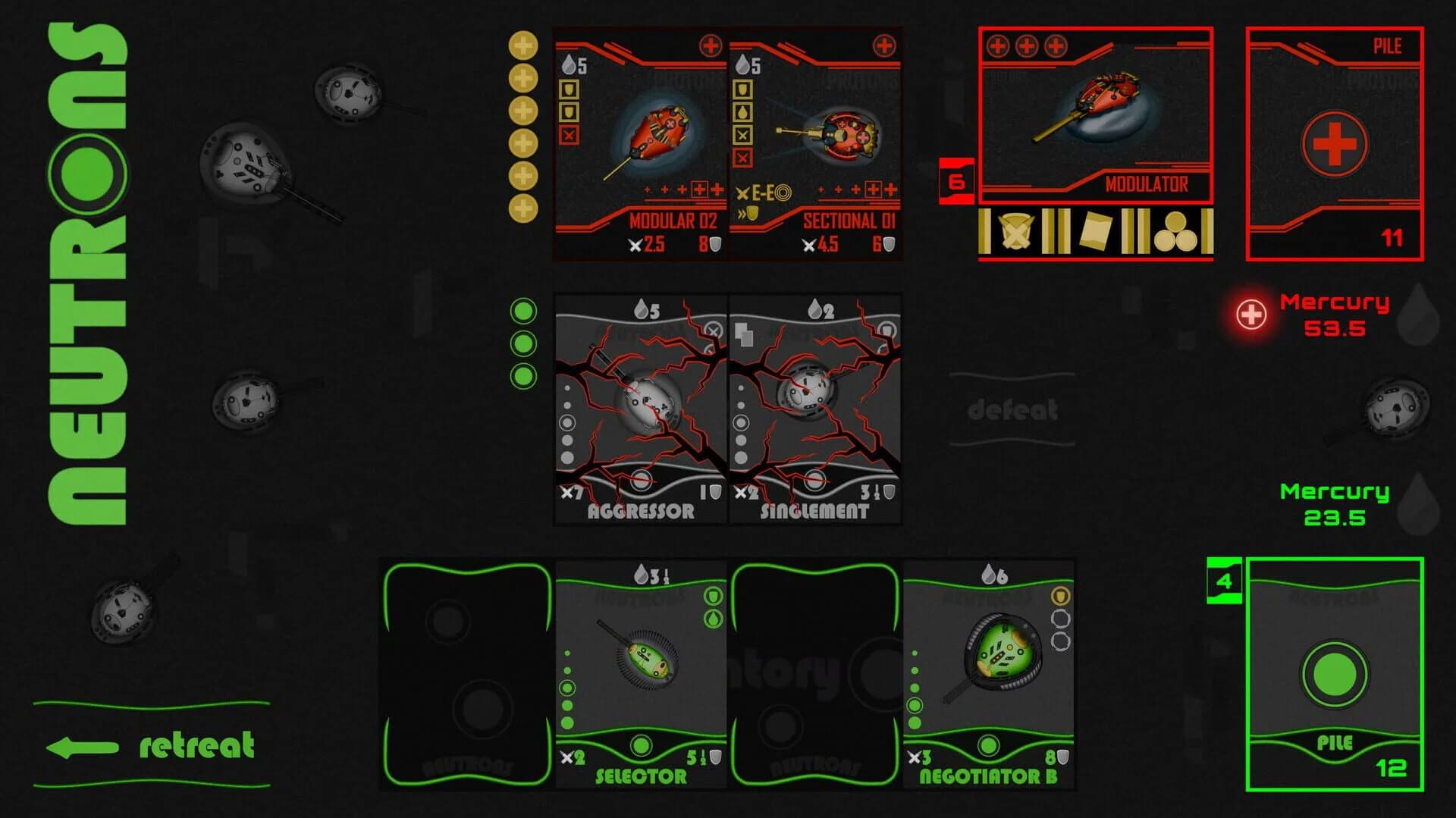
Task: Select the green Mercury 23.5 label
Action: (x=1333, y=504)
